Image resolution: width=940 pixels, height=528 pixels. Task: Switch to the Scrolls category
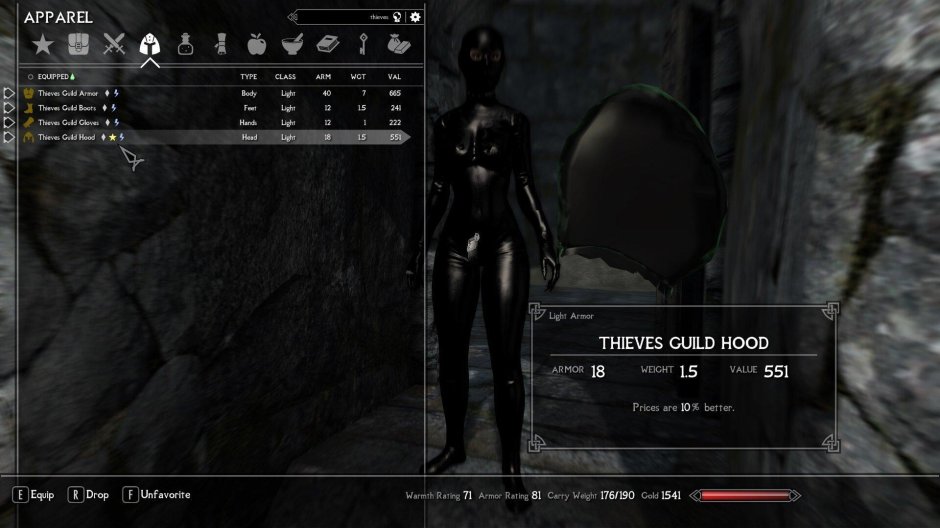click(x=220, y=44)
